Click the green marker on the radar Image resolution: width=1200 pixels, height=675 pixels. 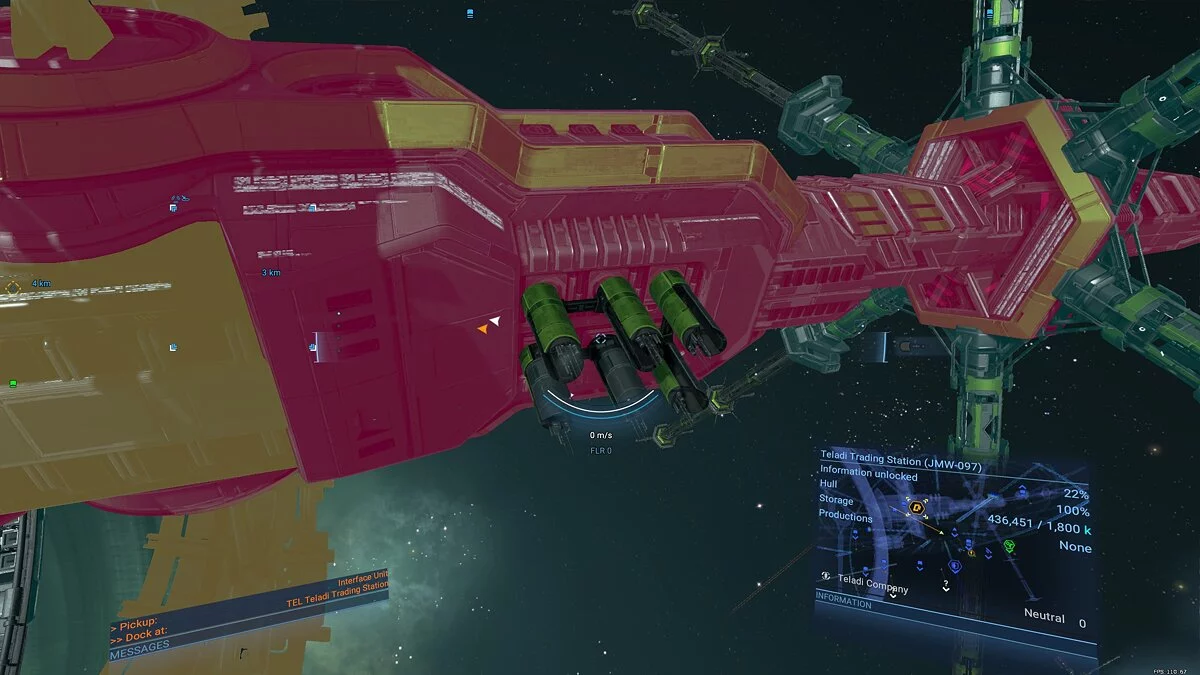click(x=1009, y=546)
